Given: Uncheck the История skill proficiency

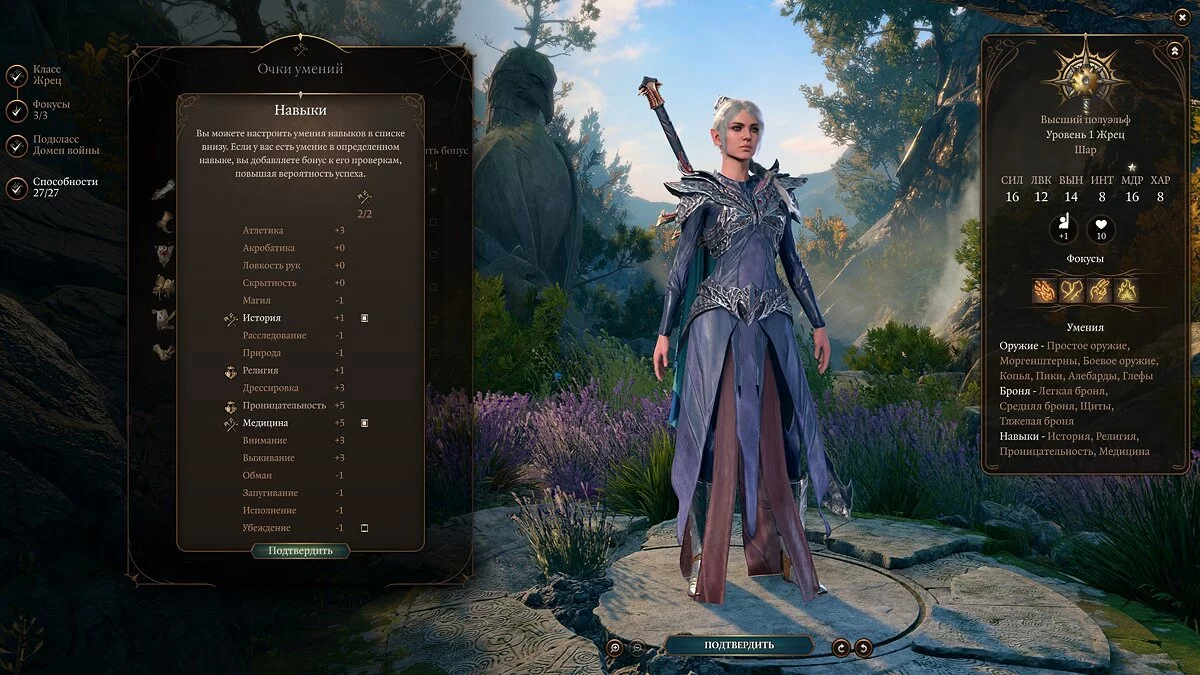Looking at the screenshot, I should pos(365,318).
